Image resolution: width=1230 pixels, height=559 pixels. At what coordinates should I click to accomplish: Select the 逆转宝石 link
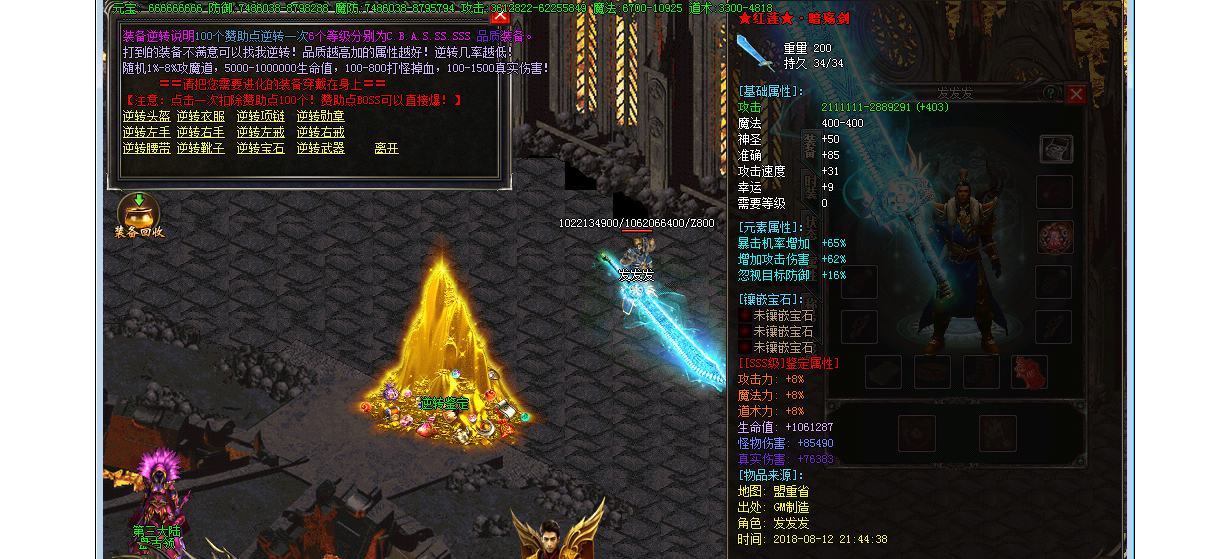[260, 148]
